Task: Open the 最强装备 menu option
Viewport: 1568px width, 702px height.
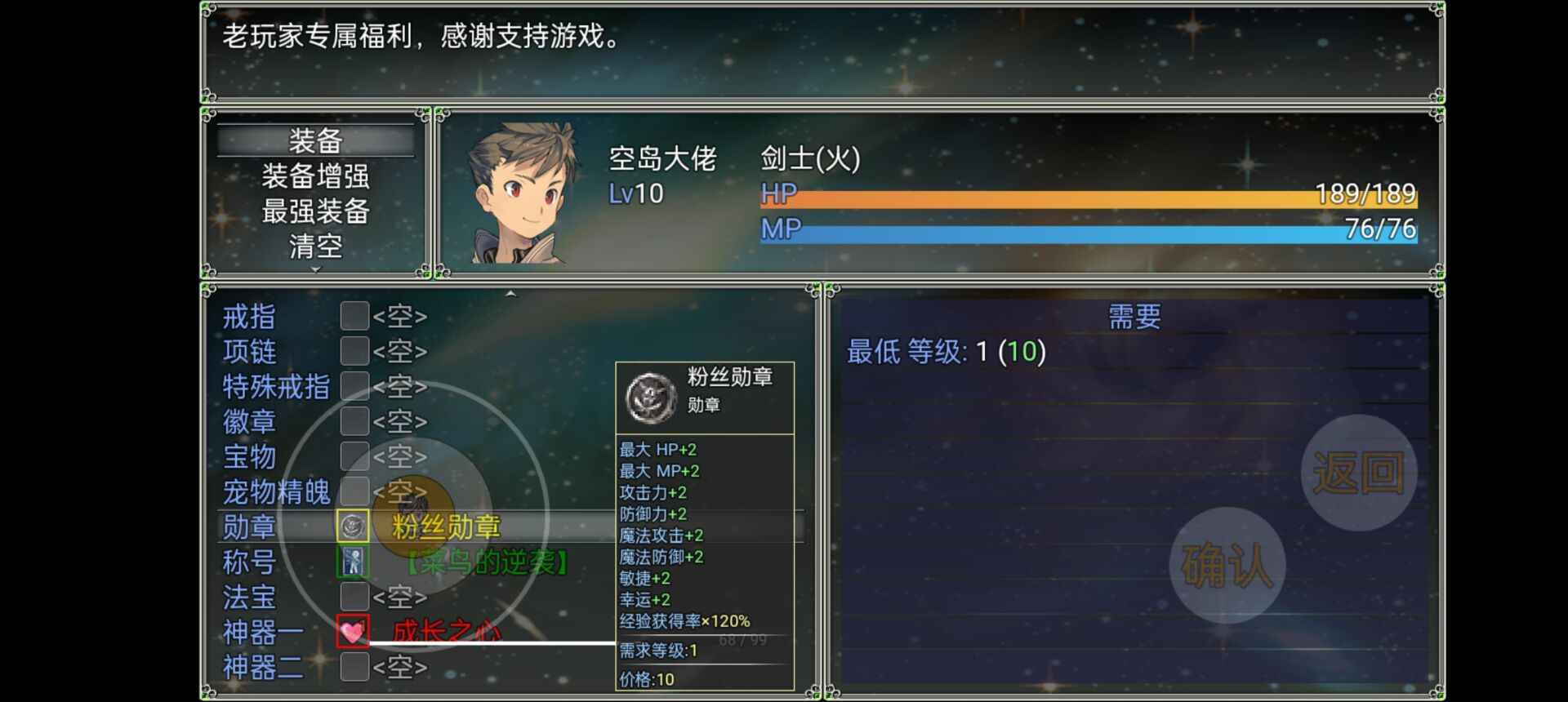Action: tap(313, 211)
